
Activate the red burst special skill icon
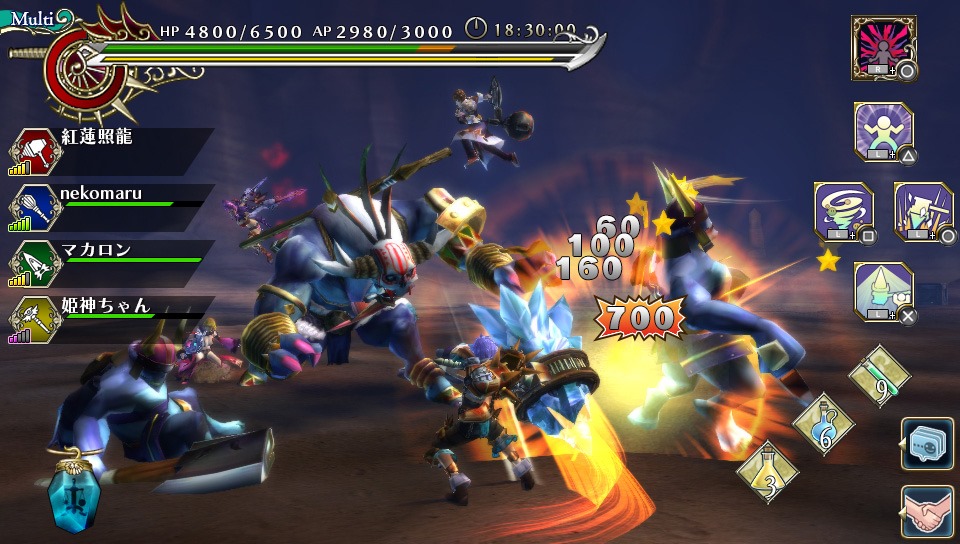point(883,47)
